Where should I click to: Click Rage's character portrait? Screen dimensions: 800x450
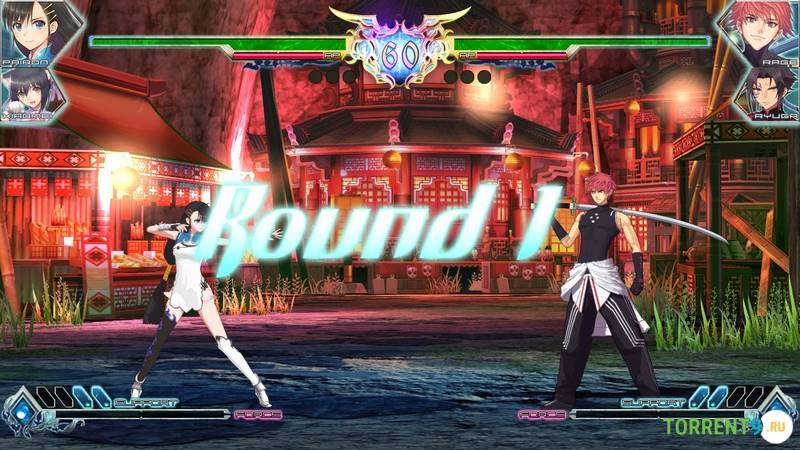[767, 30]
